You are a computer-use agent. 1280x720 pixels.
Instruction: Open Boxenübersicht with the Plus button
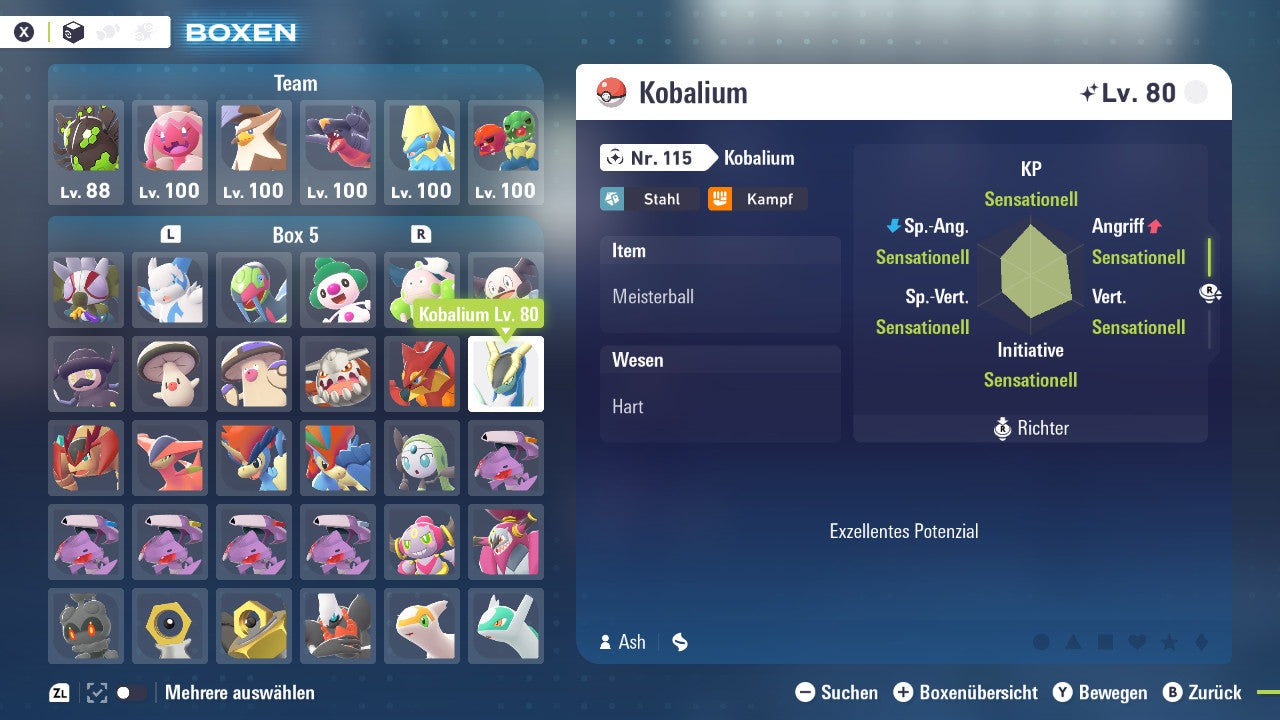pyautogui.click(x=906, y=692)
